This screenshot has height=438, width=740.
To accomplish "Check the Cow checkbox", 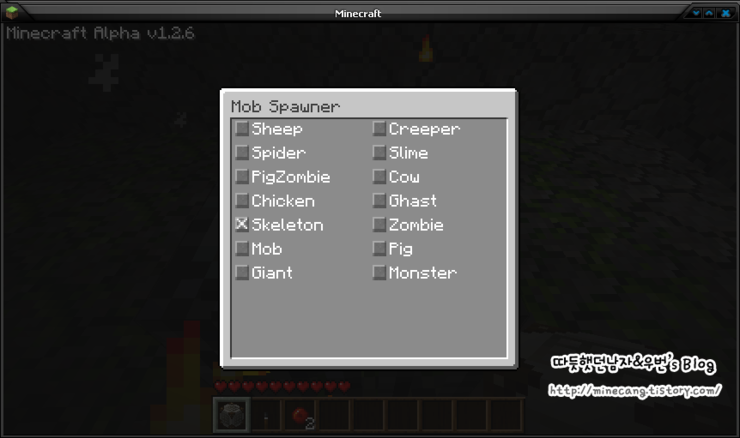I will pos(379,177).
